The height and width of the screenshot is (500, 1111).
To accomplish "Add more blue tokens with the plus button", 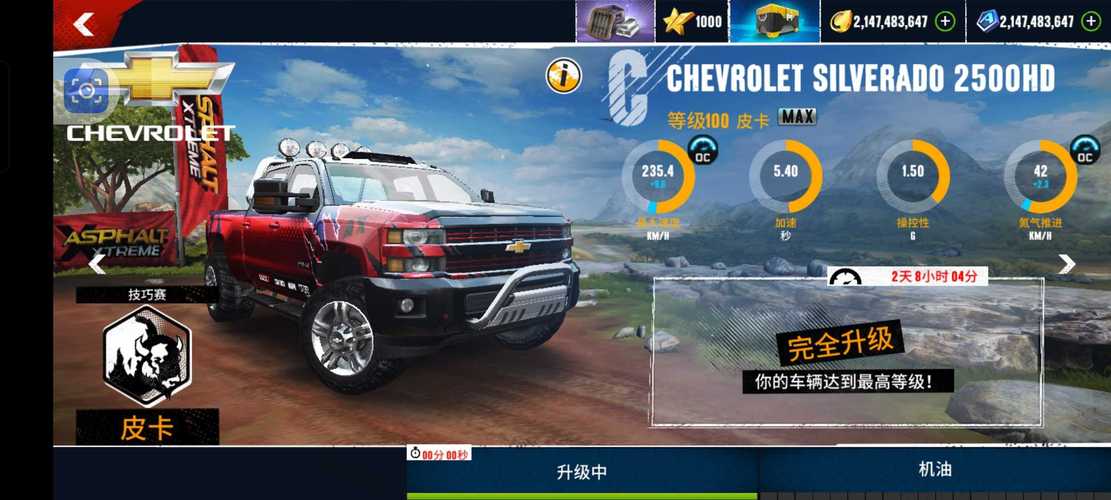I will tap(1090, 22).
